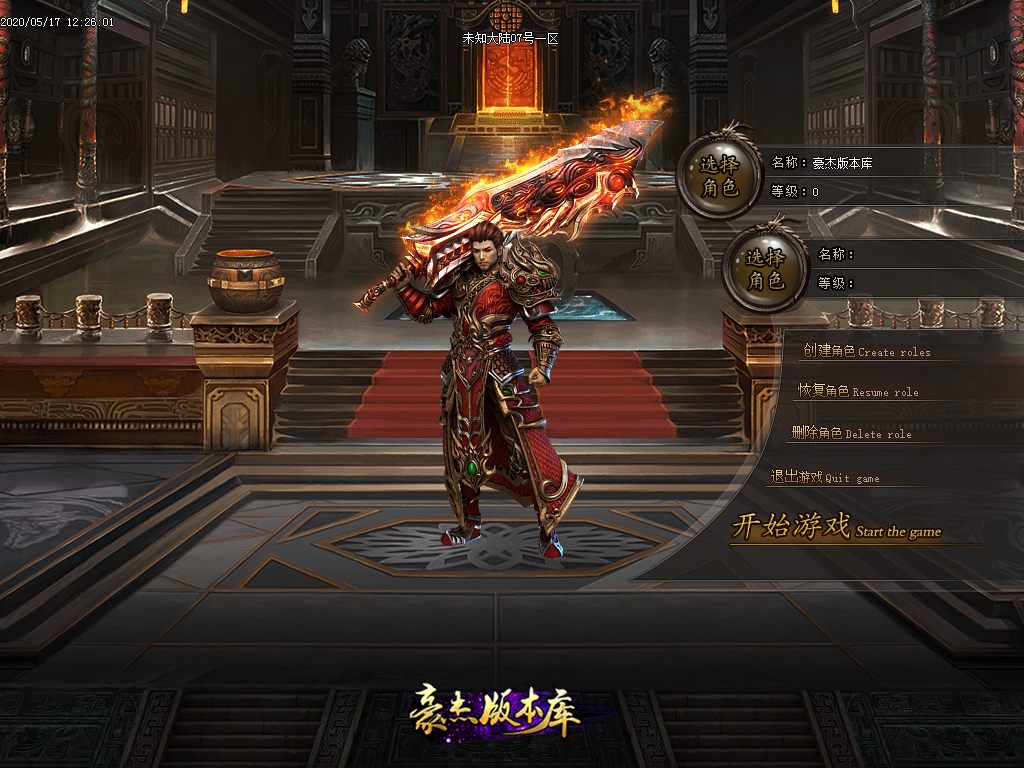Screen dimensions: 1024x768
Task: Start the game
Action: (x=836, y=527)
